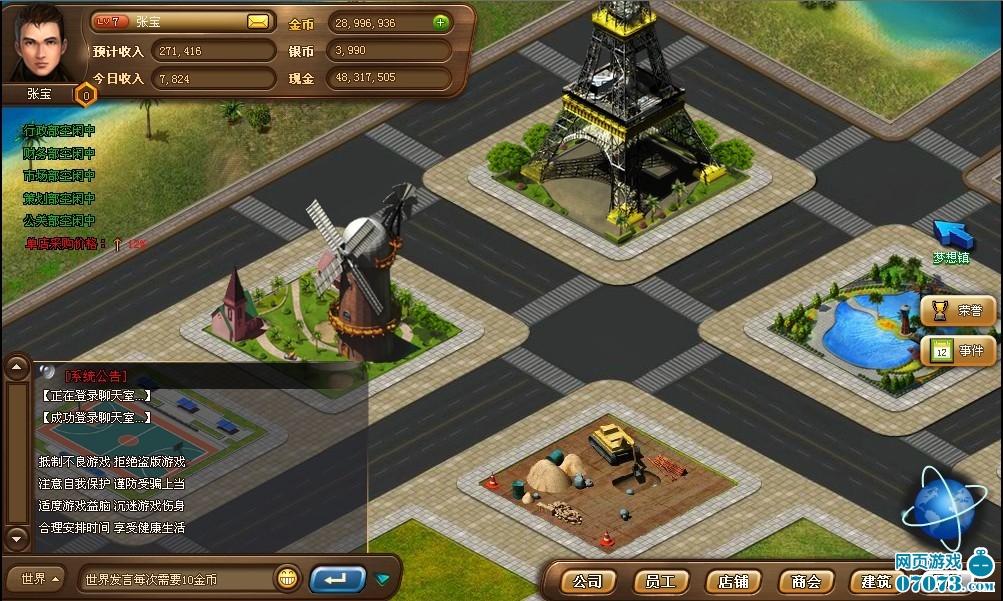Open the 事件 events calendar
The width and height of the screenshot is (1003, 601).
[x=958, y=350]
